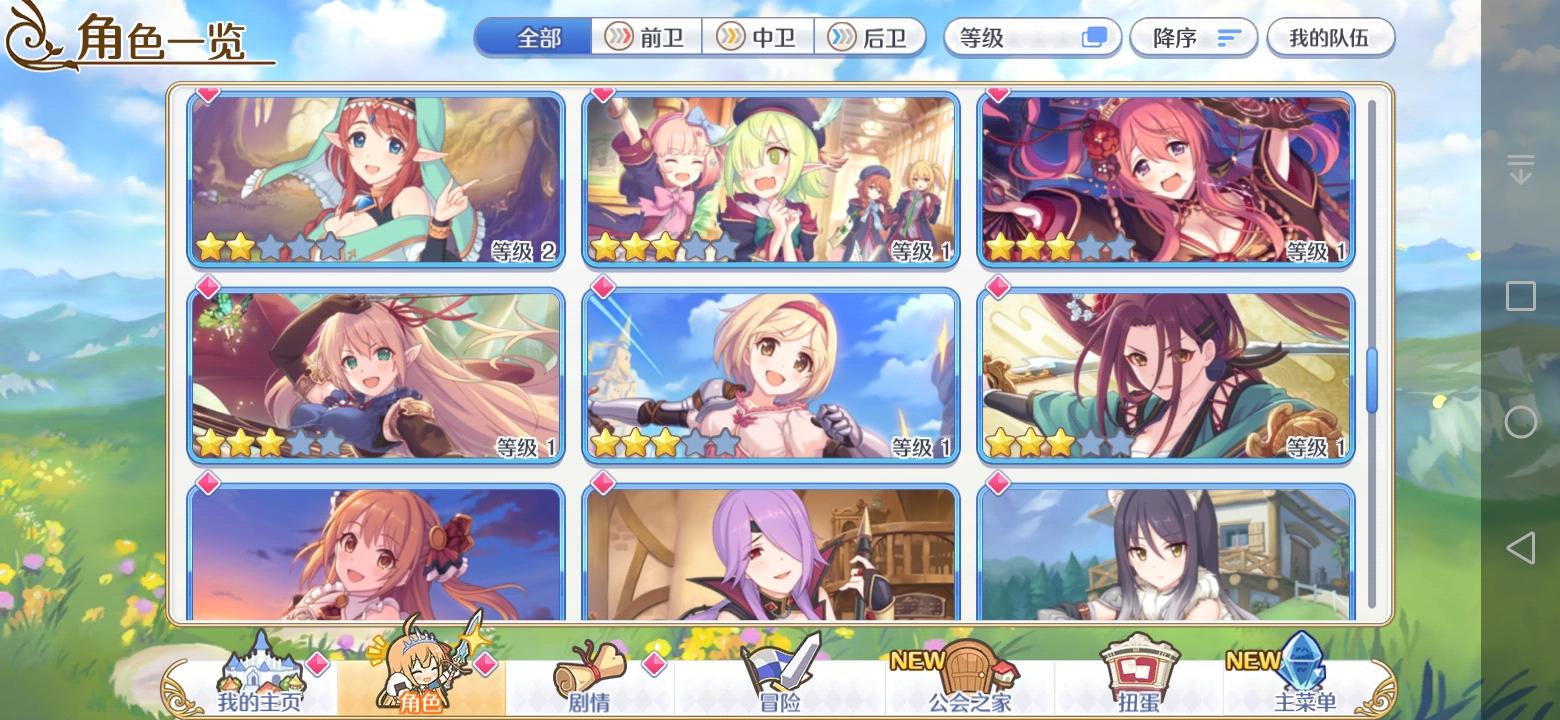Toggle the favorite heart on Djeeta's card
This screenshot has width=1560, height=720.
601,287
